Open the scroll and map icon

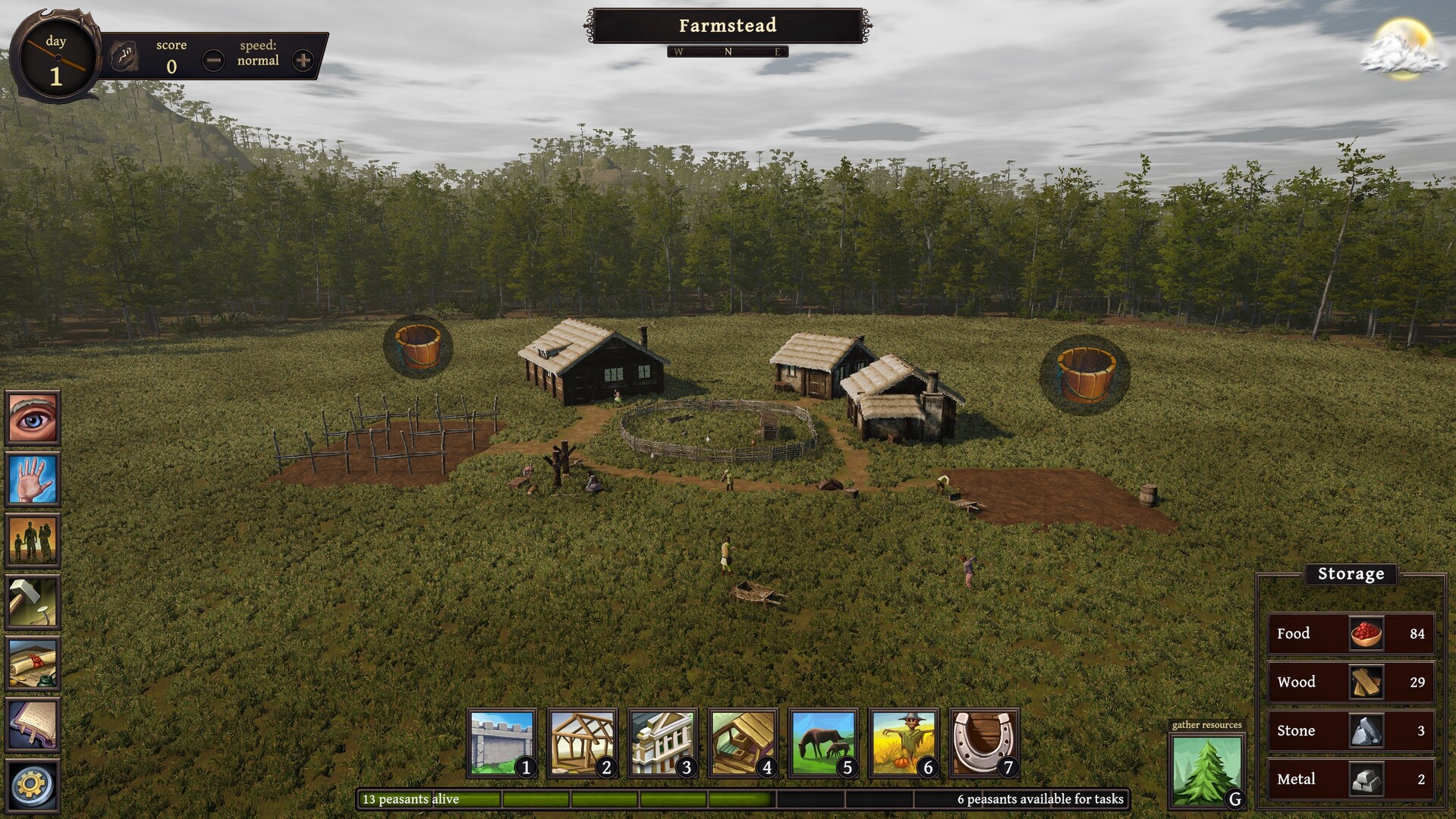(33, 664)
